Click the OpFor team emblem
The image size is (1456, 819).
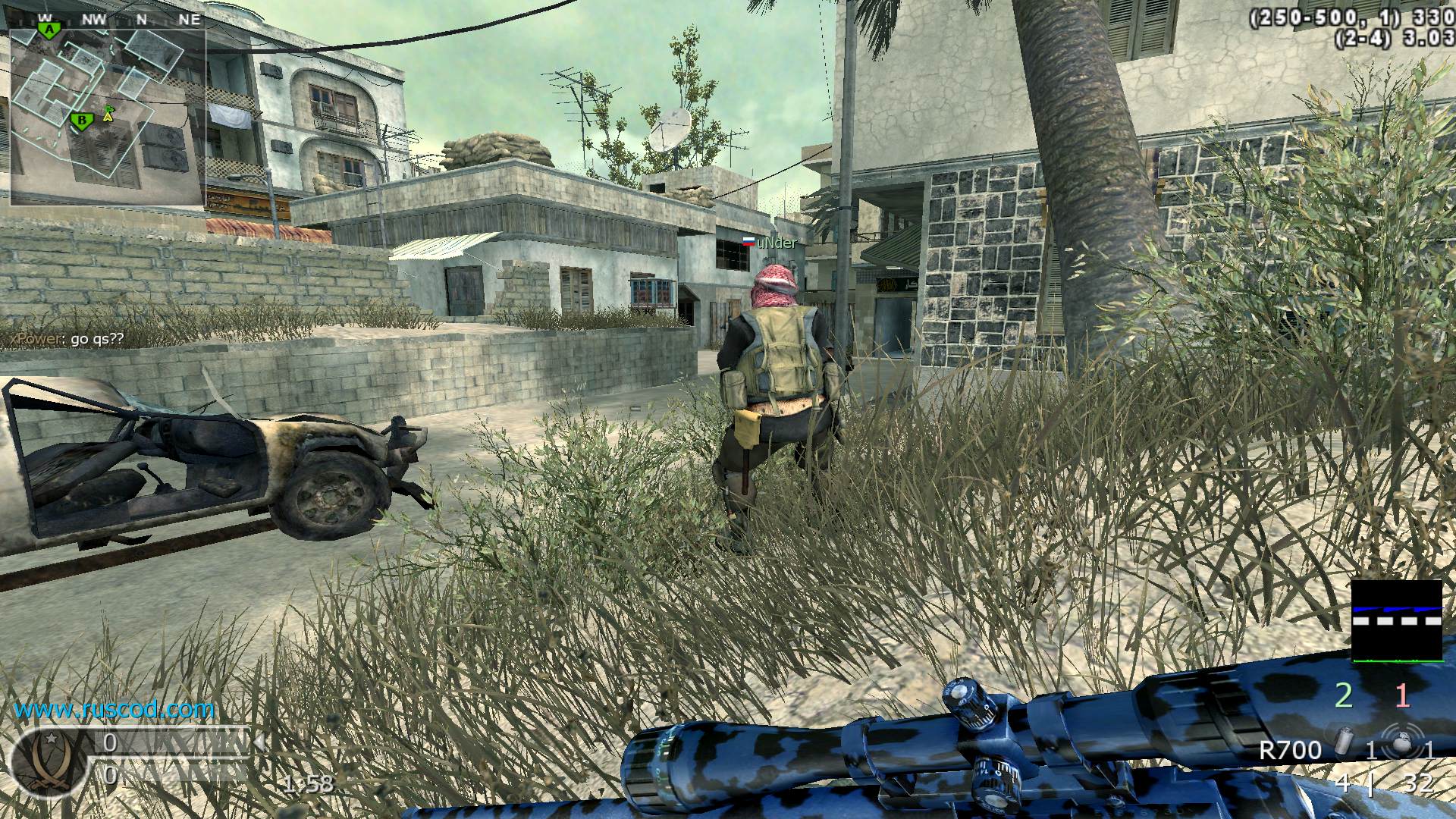point(47,764)
